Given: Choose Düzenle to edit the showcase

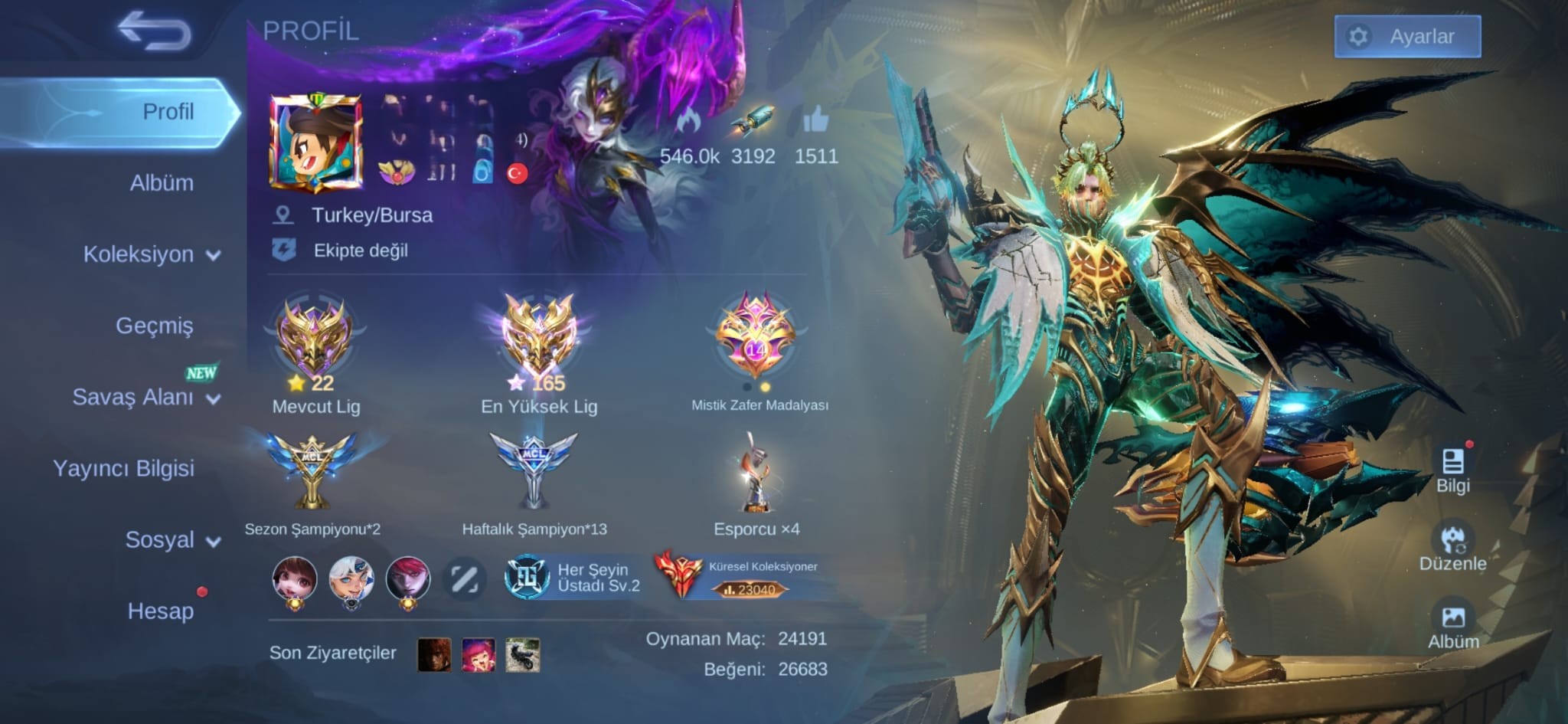Looking at the screenshot, I should (1452, 546).
